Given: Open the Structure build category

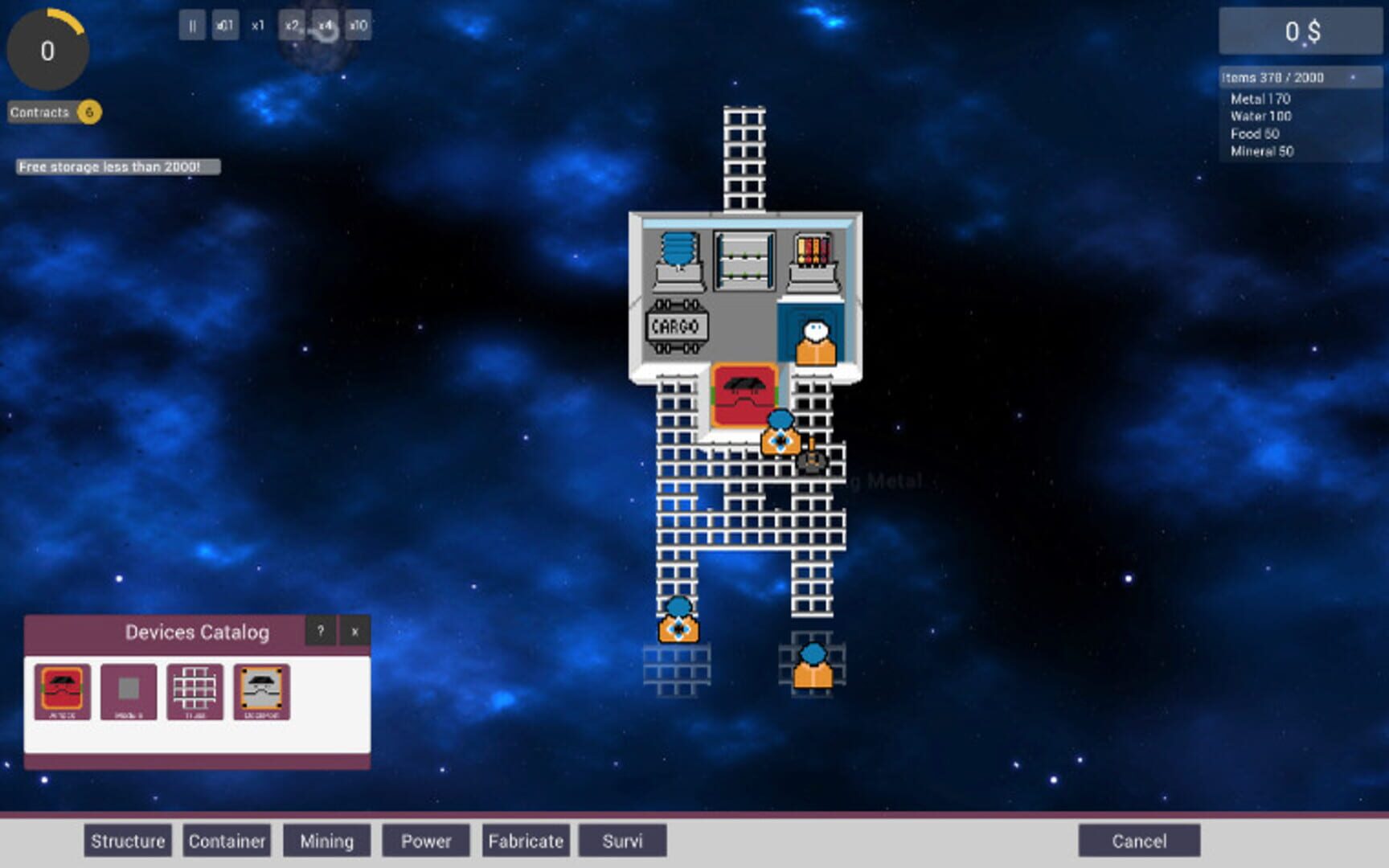Looking at the screenshot, I should pos(126,841).
